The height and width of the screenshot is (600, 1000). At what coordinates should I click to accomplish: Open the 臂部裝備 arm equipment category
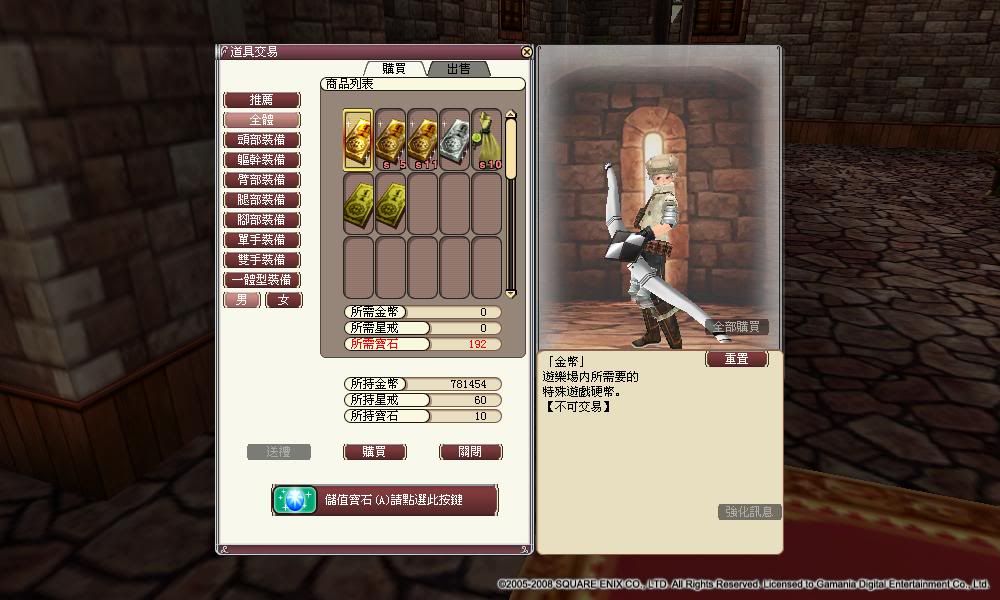261,180
